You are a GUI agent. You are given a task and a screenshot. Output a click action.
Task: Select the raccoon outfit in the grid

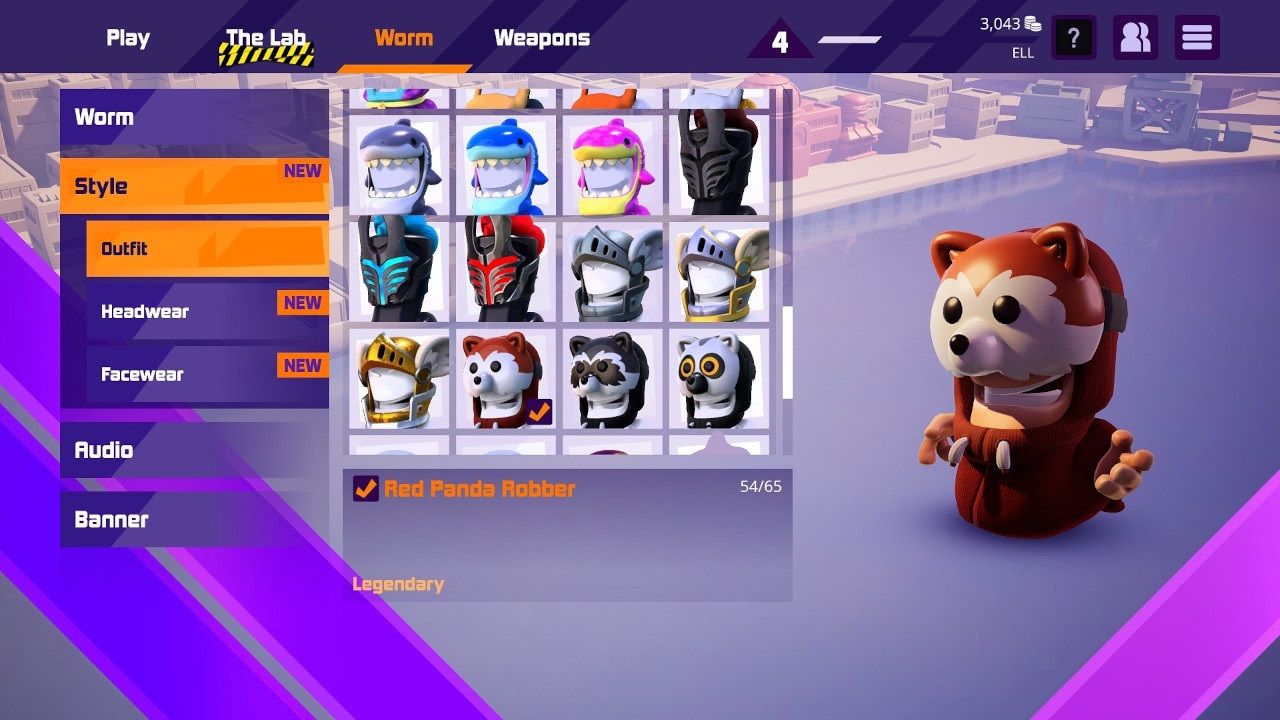(x=612, y=380)
